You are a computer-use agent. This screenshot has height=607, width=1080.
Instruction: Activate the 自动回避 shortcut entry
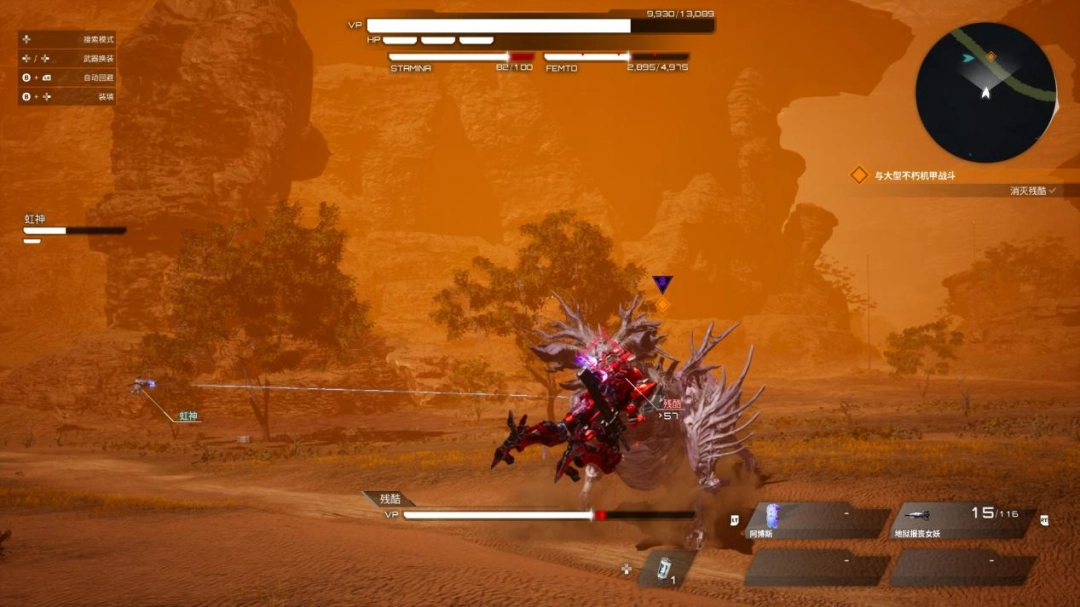[68, 77]
